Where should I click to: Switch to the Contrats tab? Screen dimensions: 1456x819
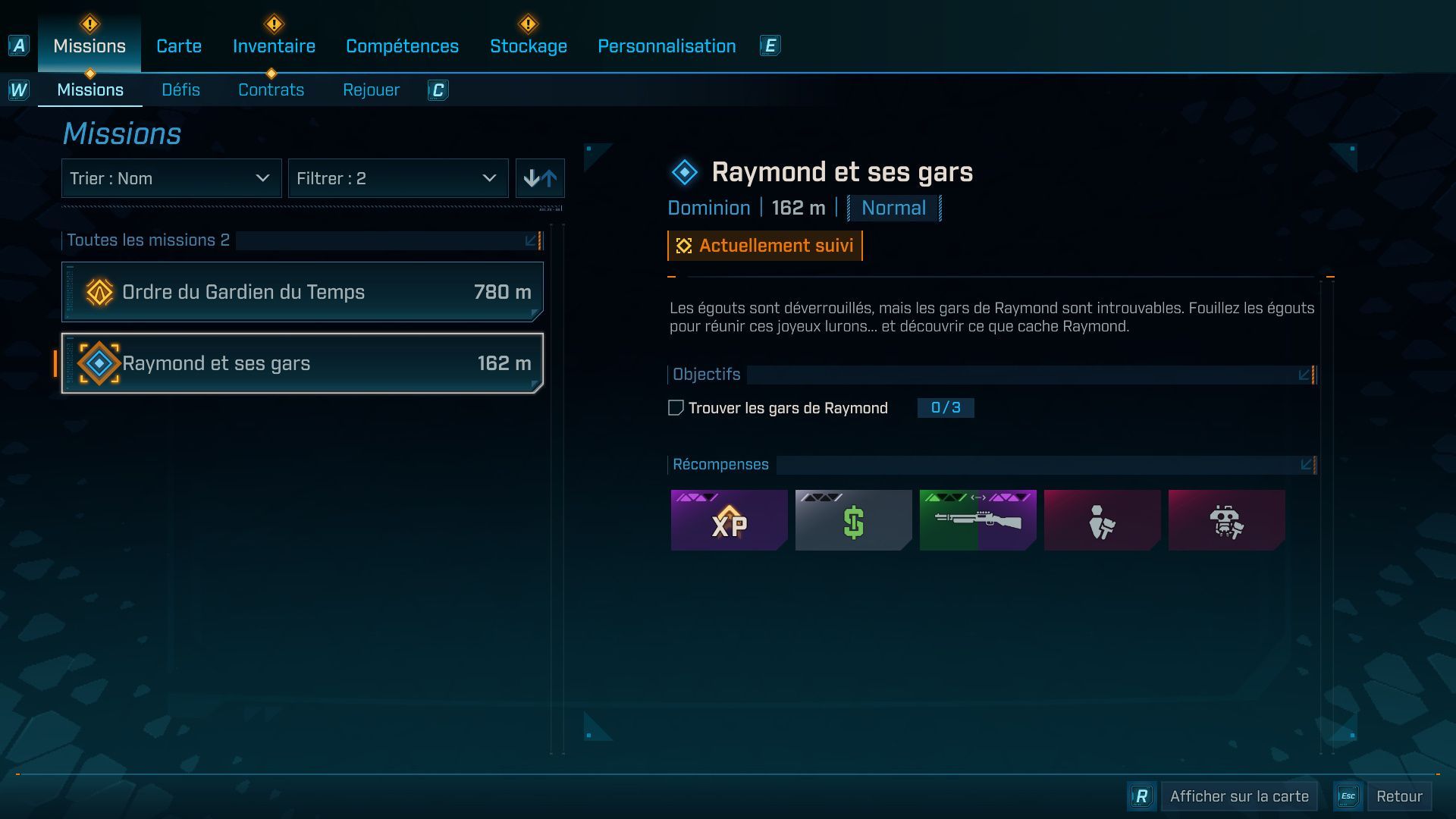271,89
